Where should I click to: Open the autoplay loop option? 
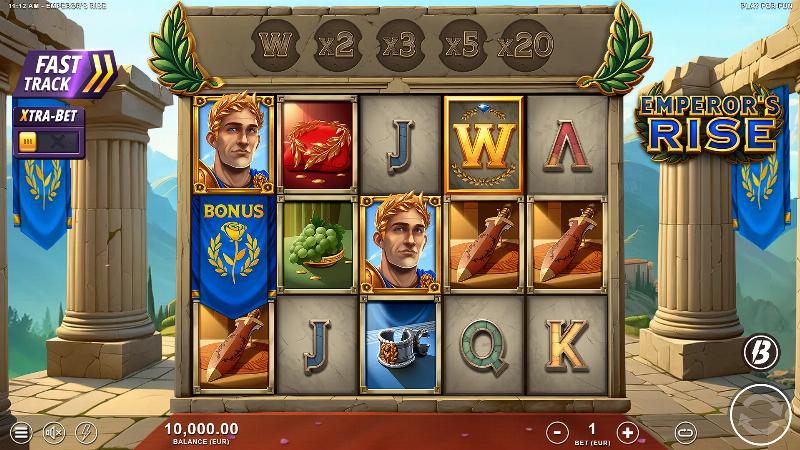685,432
